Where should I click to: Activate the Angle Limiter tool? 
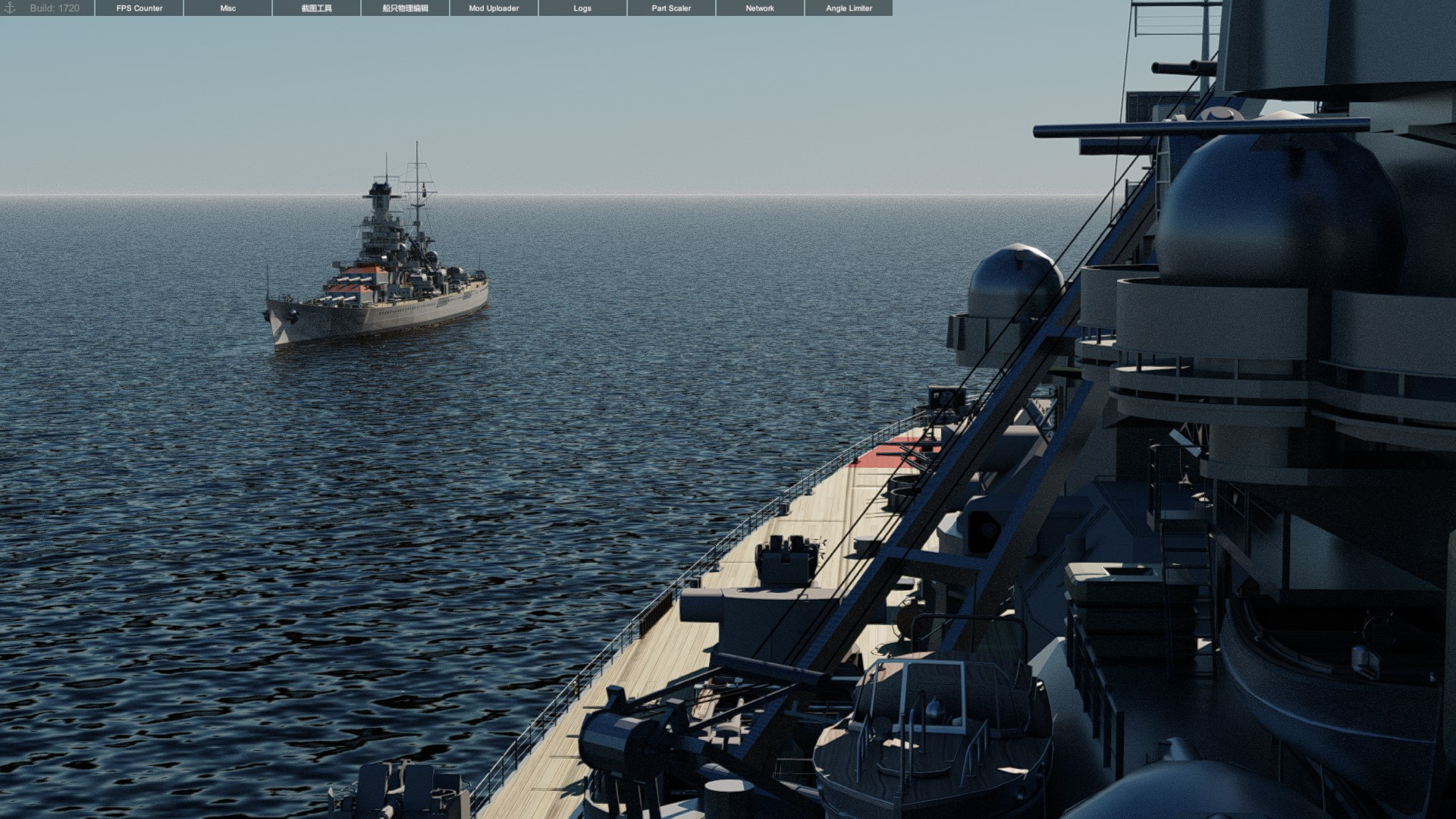coord(849,8)
